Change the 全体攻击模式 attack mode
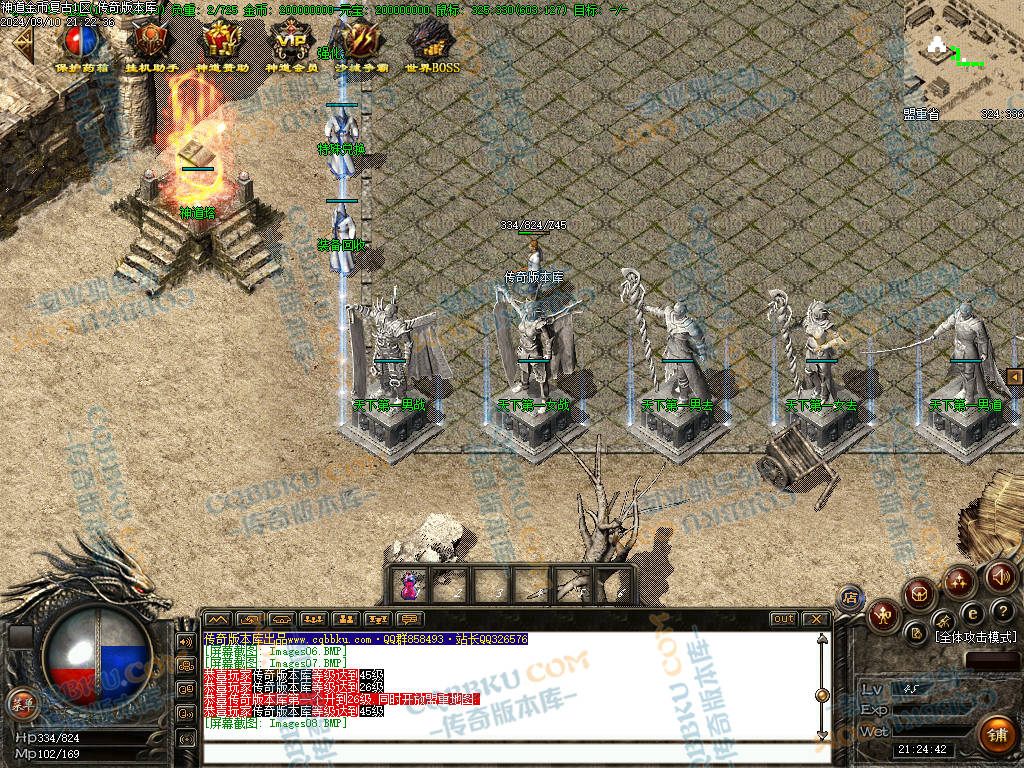The image size is (1024, 768). [974, 636]
